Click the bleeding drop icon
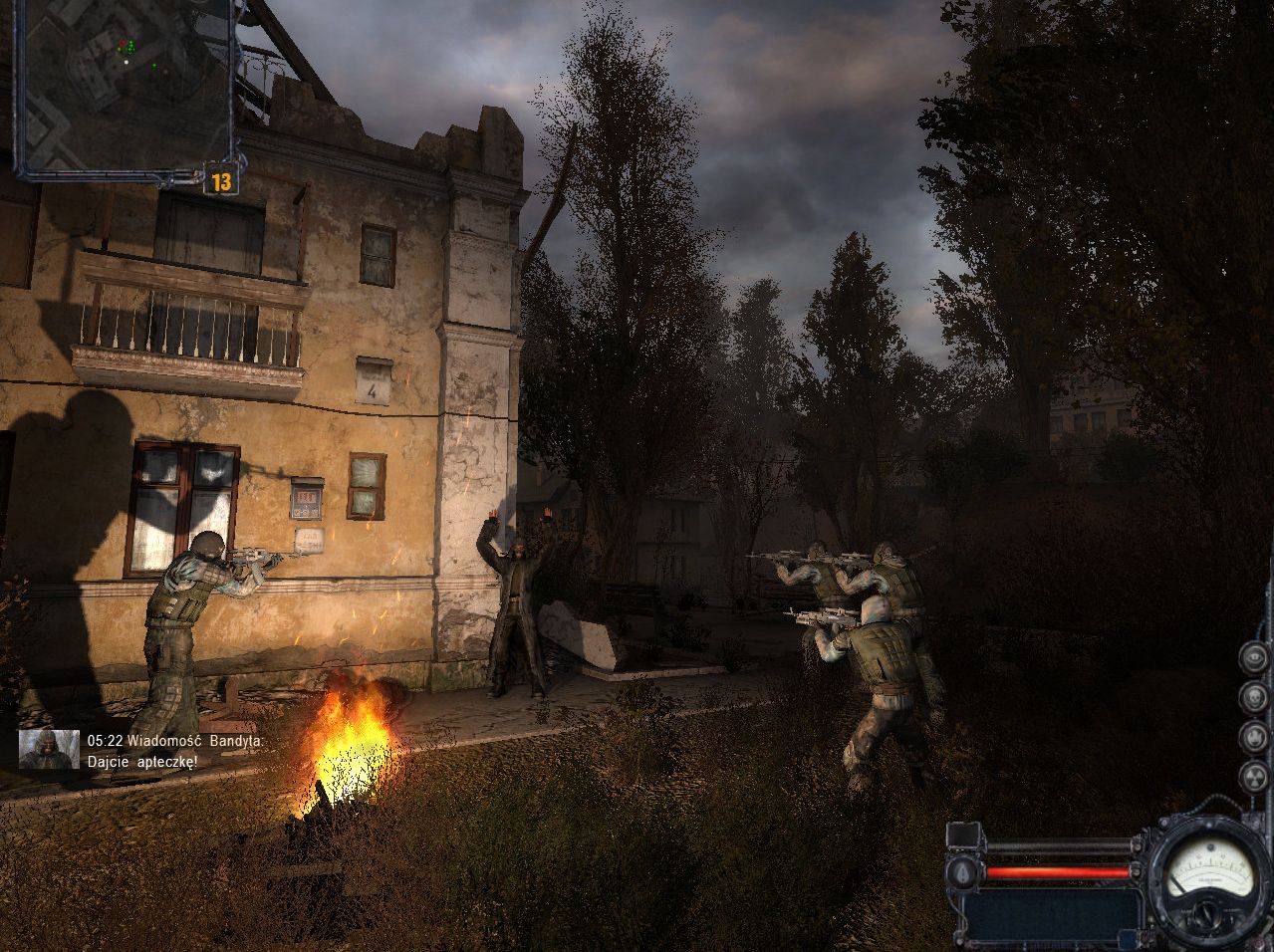 point(963,872)
